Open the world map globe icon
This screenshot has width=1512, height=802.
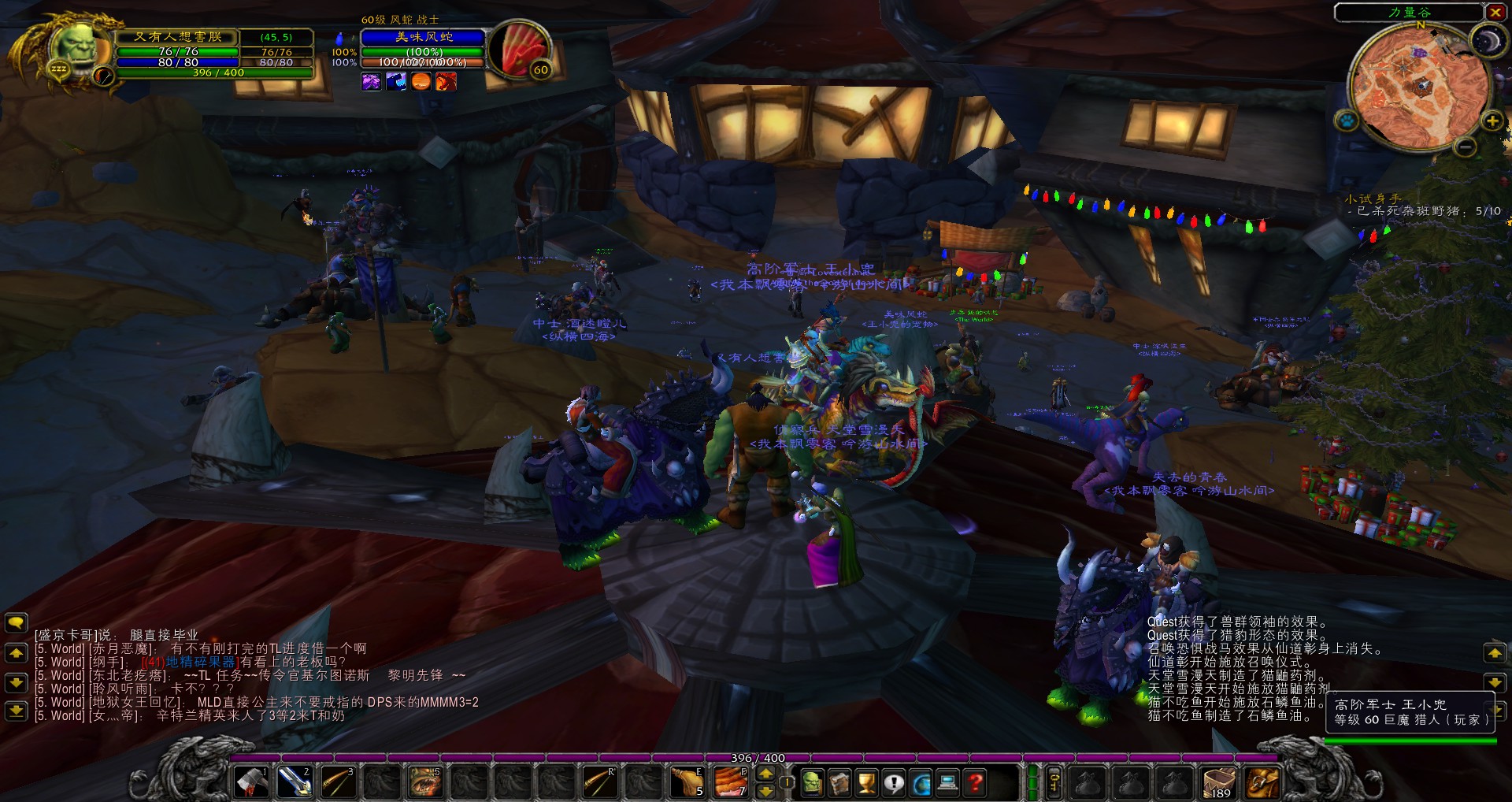click(921, 783)
